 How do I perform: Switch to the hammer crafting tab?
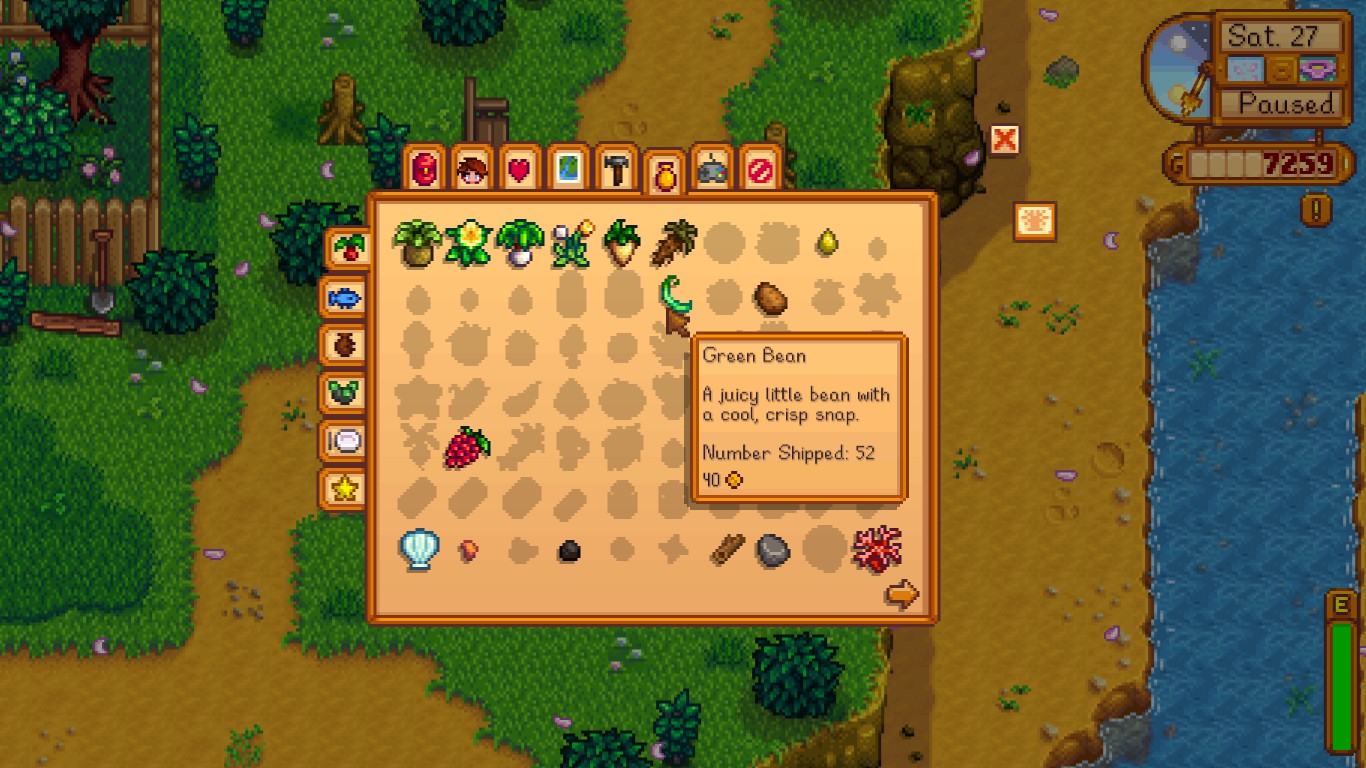coord(617,171)
